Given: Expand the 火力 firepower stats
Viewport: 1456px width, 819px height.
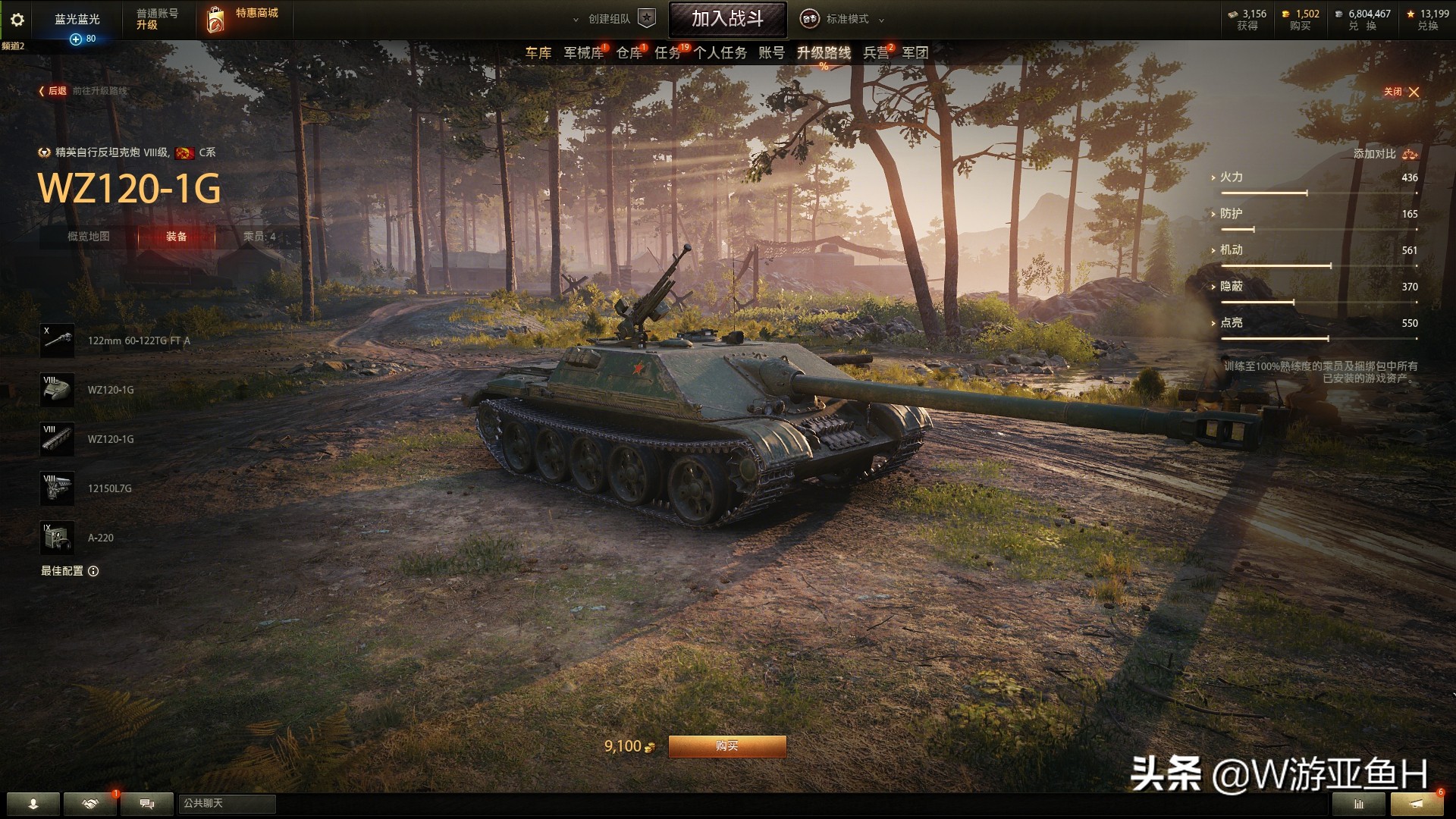Looking at the screenshot, I should click(x=1231, y=177).
